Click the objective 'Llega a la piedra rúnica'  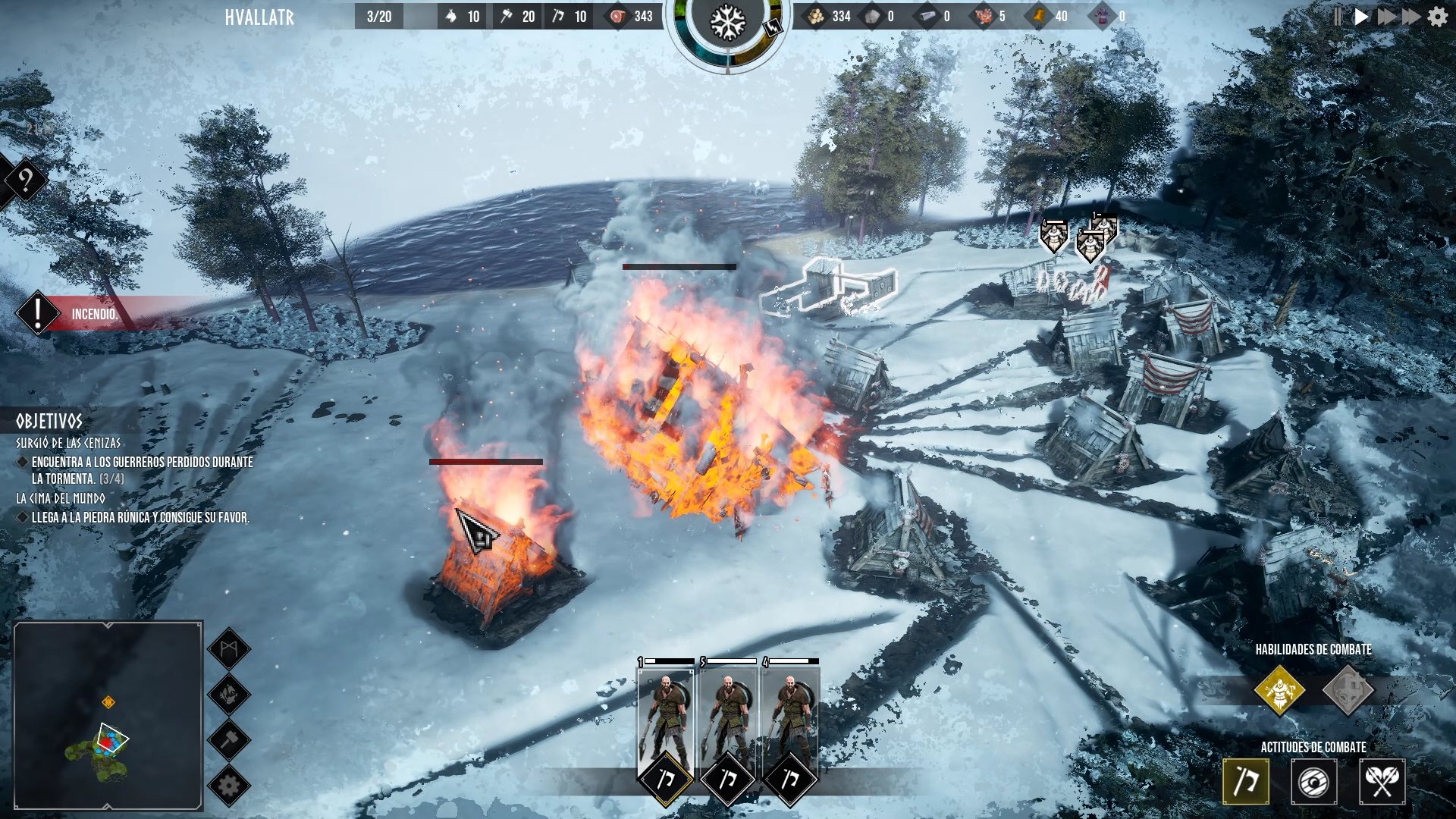pos(140,519)
